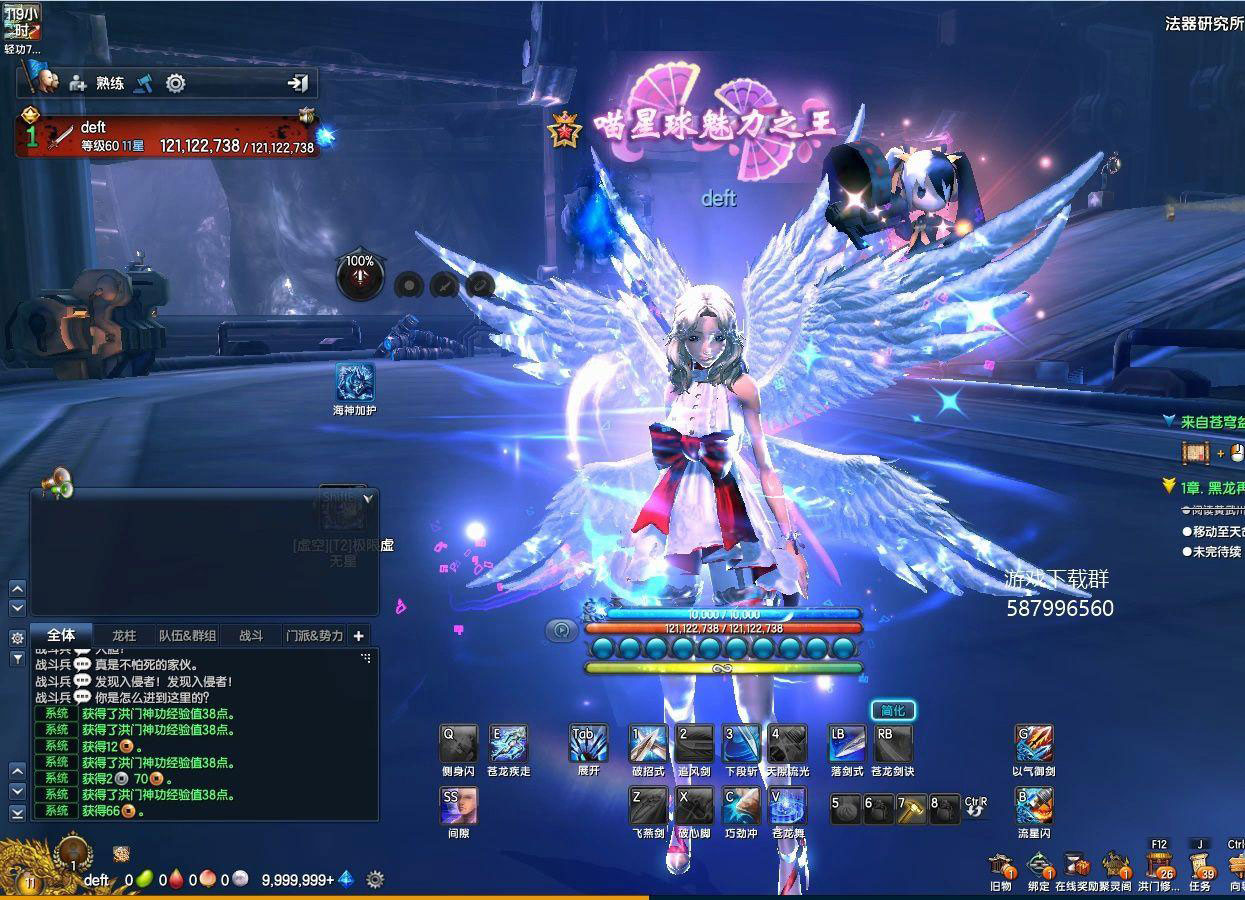The height and width of the screenshot is (900, 1245).
Task: Activate the 破招式 skill
Action: point(648,744)
